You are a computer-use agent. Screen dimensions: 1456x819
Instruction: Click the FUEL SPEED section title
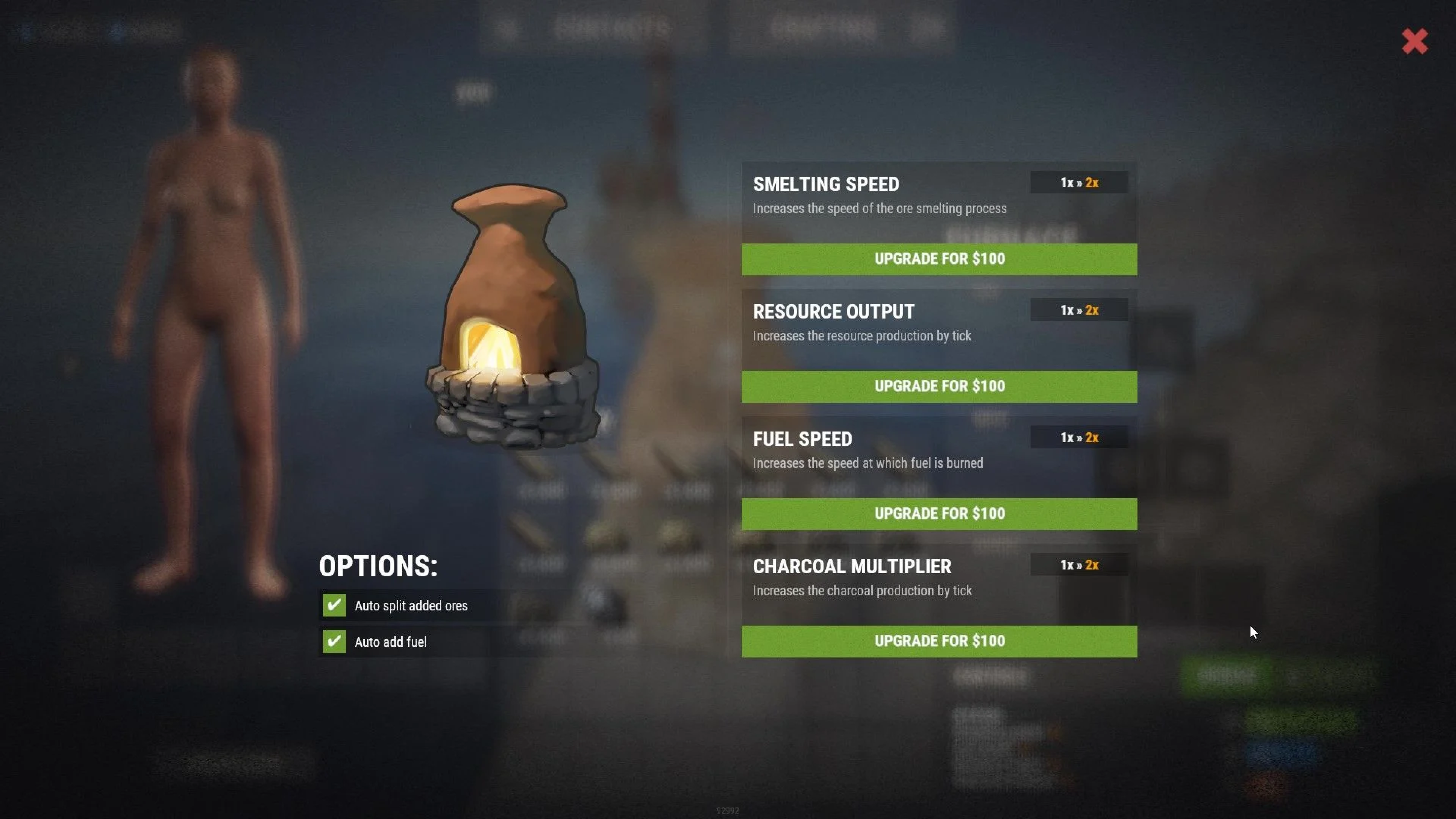tap(803, 439)
